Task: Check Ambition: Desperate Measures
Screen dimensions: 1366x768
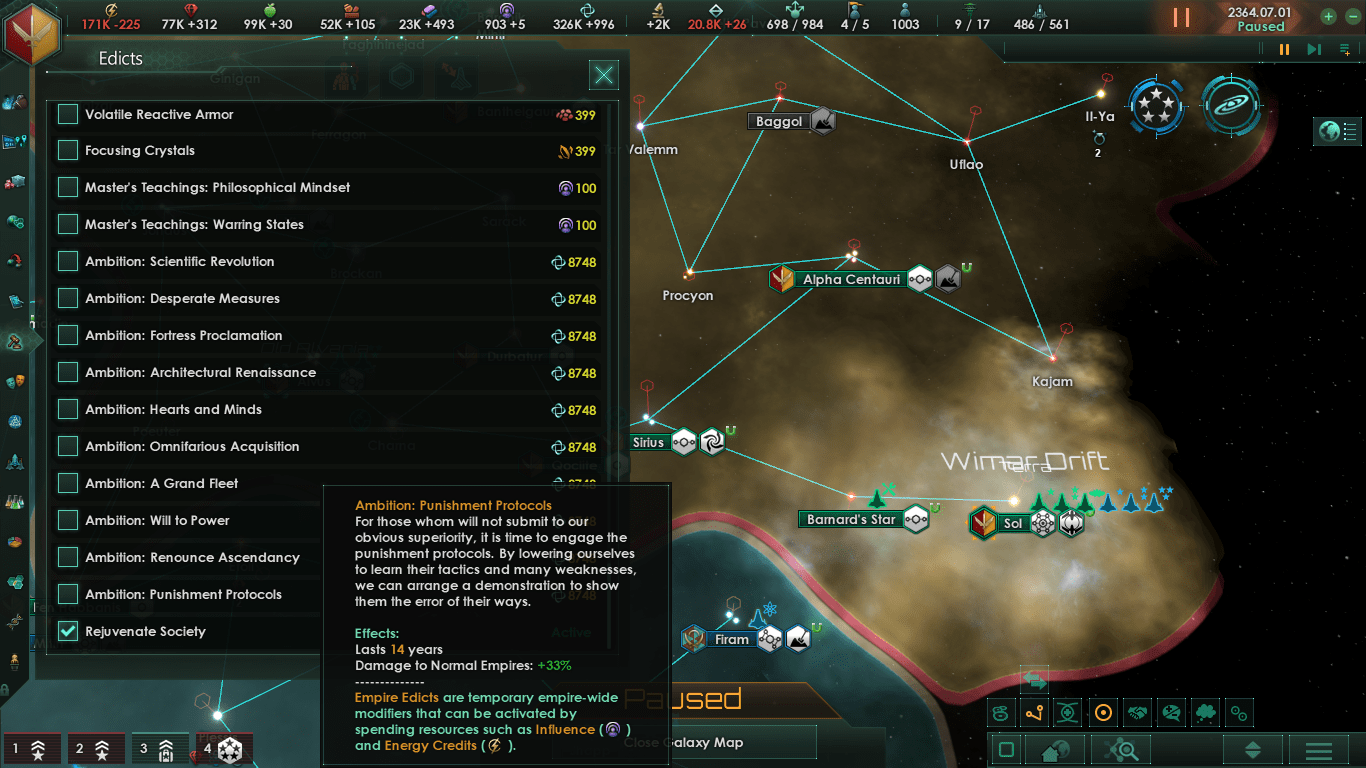Action: [68, 299]
